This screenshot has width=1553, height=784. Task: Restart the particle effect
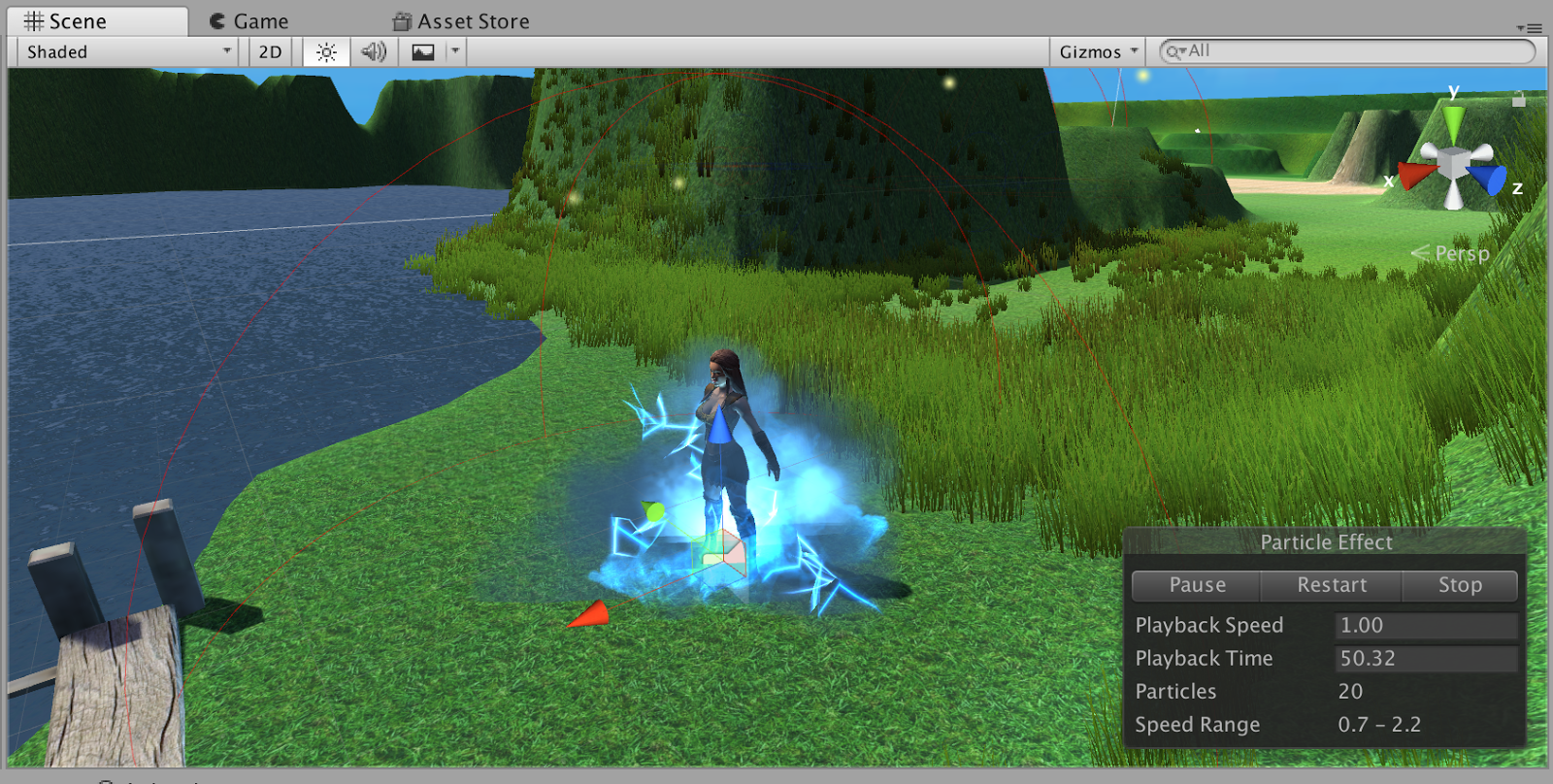tap(1332, 585)
